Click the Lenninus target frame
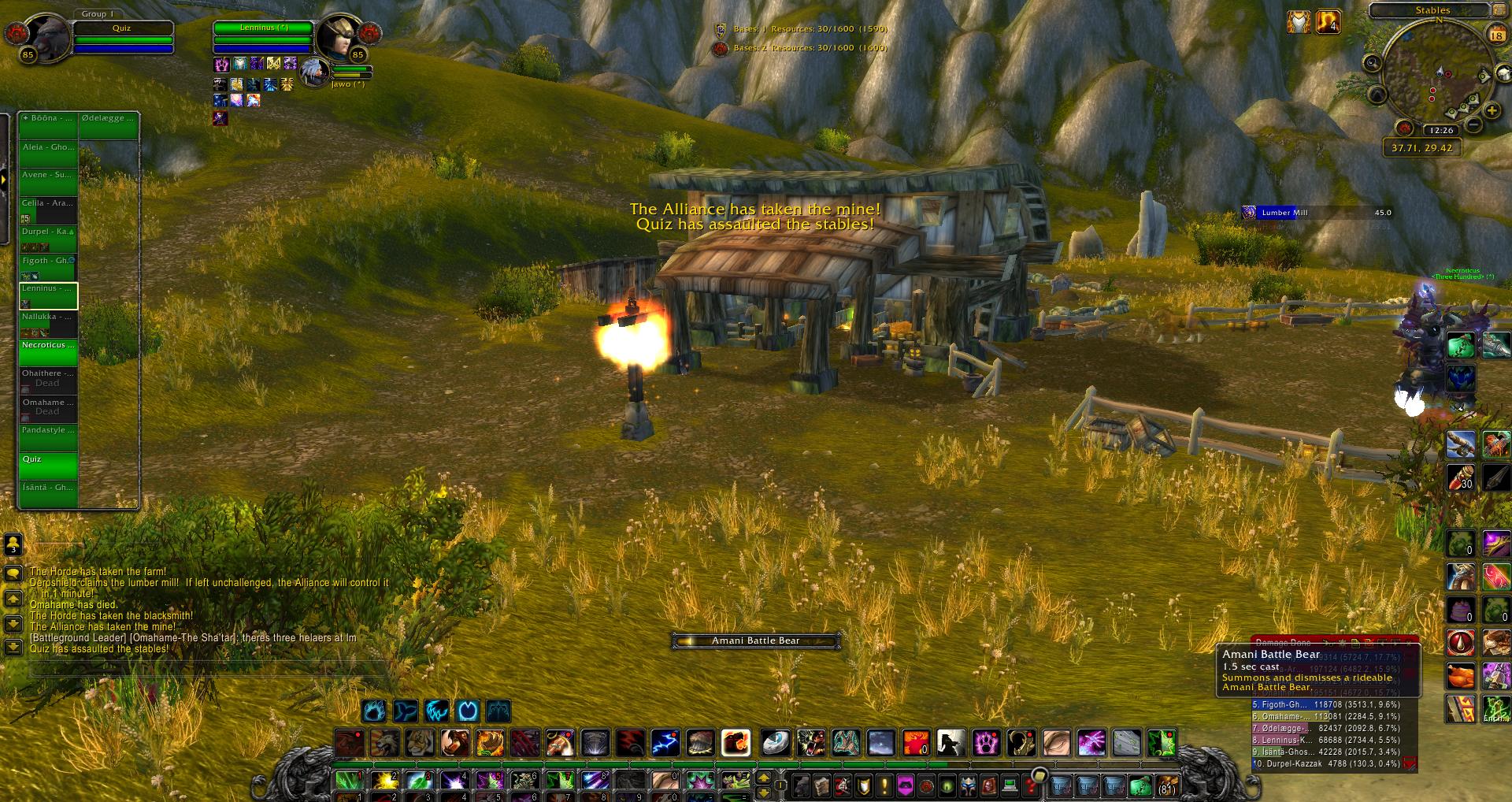Viewport: 1512px width, 802px height. click(x=263, y=35)
